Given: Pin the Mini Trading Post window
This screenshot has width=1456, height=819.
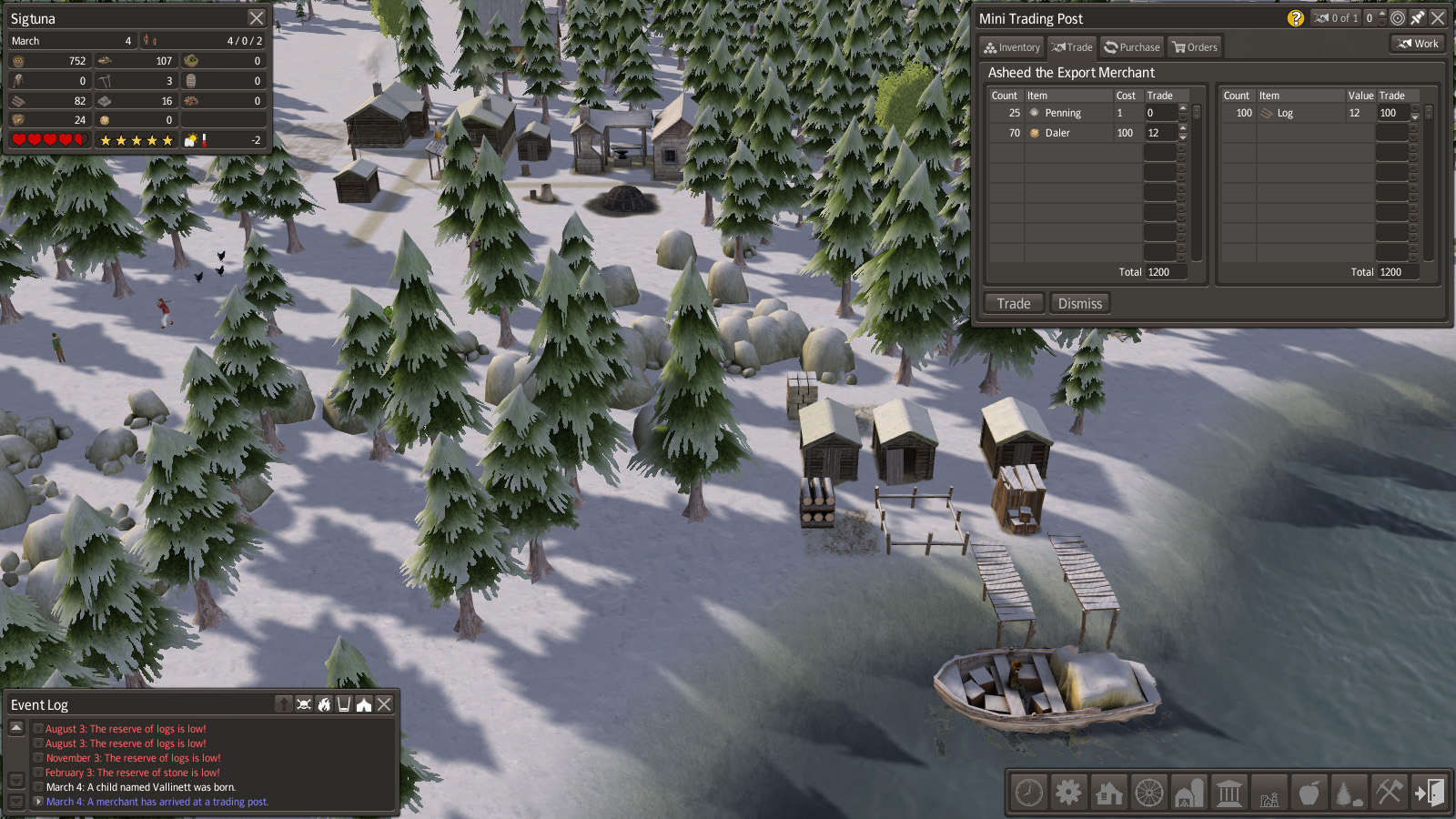Looking at the screenshot, I should pos(1418,18).
